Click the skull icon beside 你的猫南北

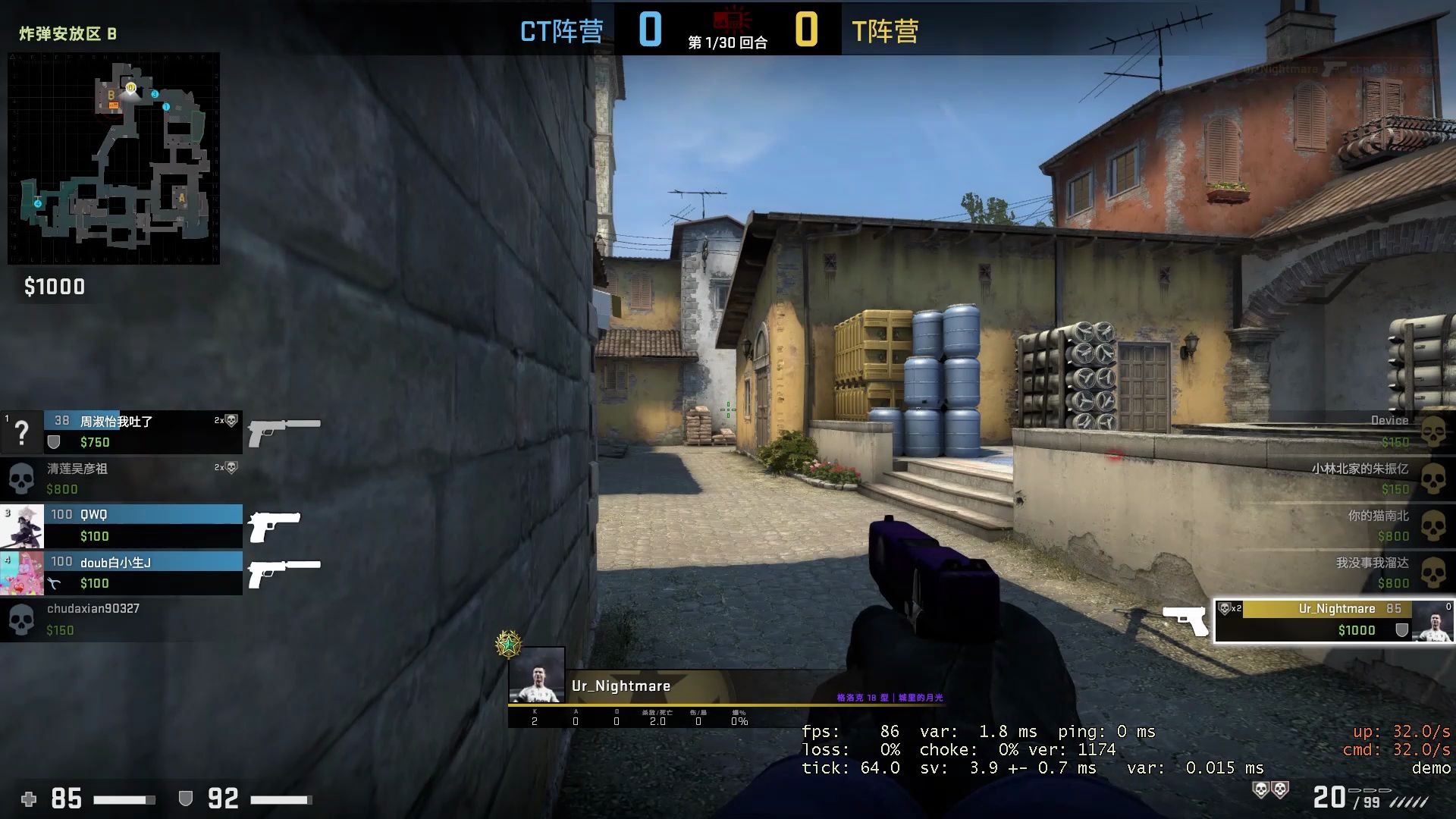1433,526
